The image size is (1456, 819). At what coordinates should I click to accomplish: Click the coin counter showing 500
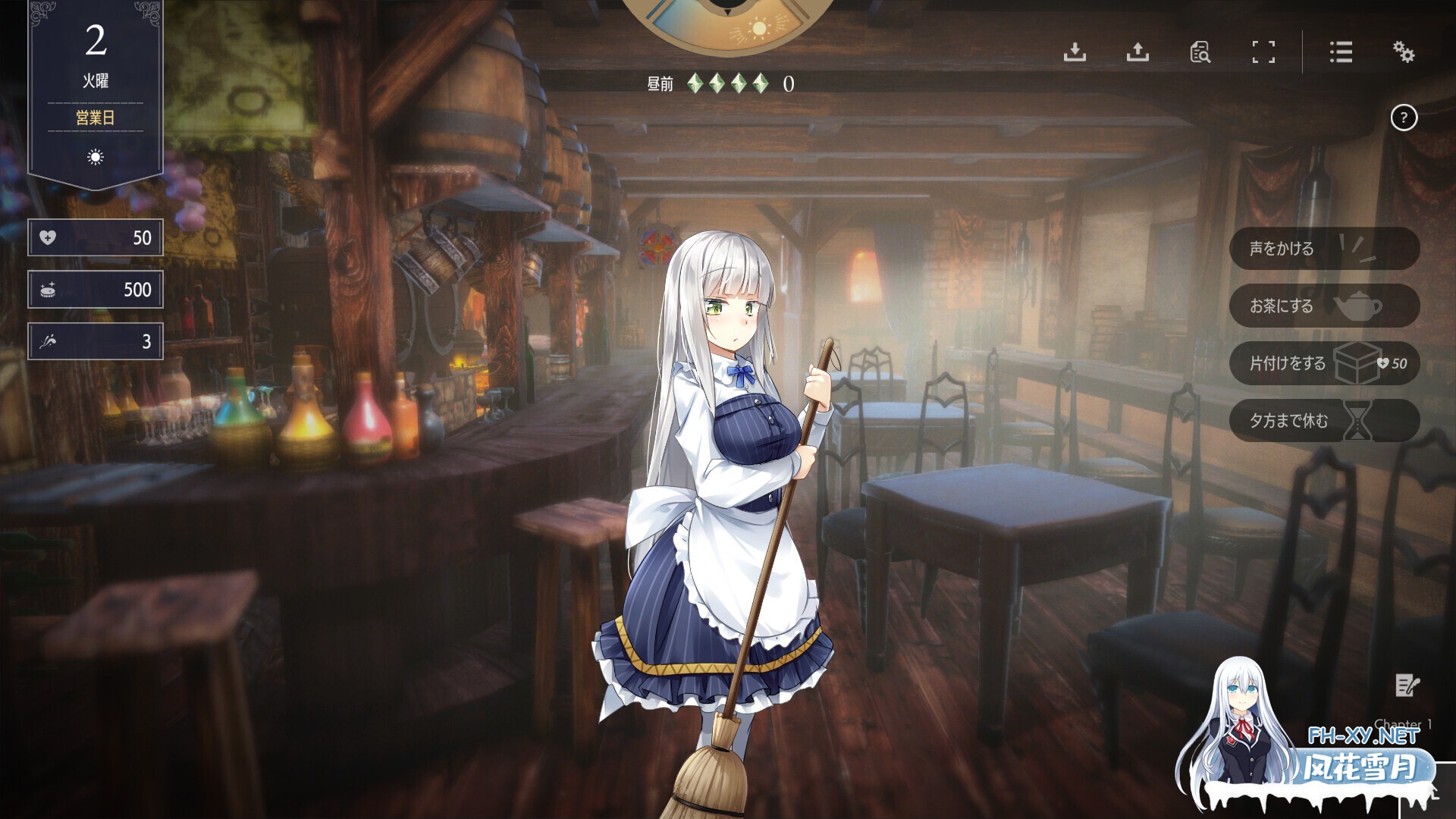click(95, 289)
